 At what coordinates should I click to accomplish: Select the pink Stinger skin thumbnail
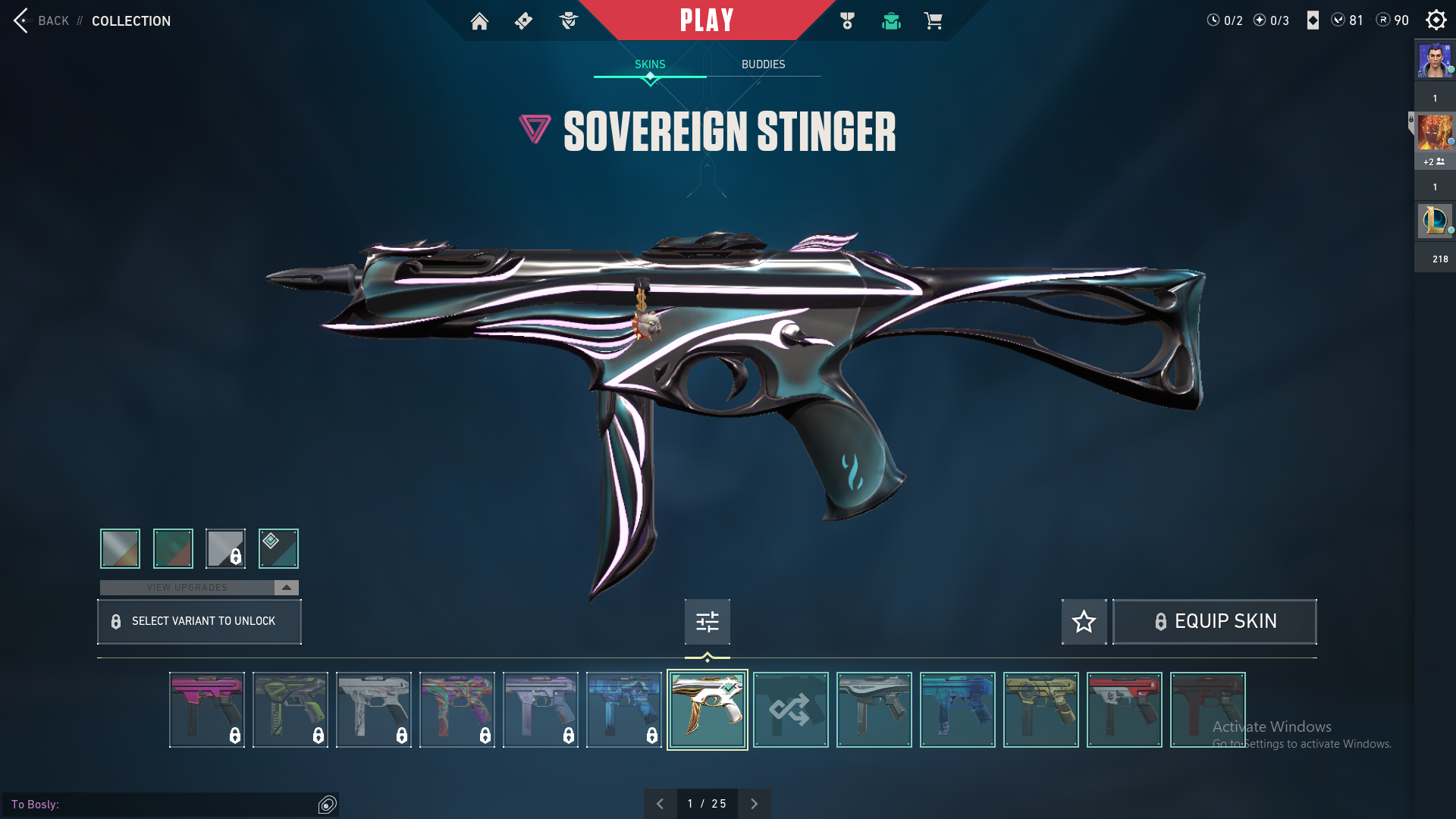coord(207,710)
